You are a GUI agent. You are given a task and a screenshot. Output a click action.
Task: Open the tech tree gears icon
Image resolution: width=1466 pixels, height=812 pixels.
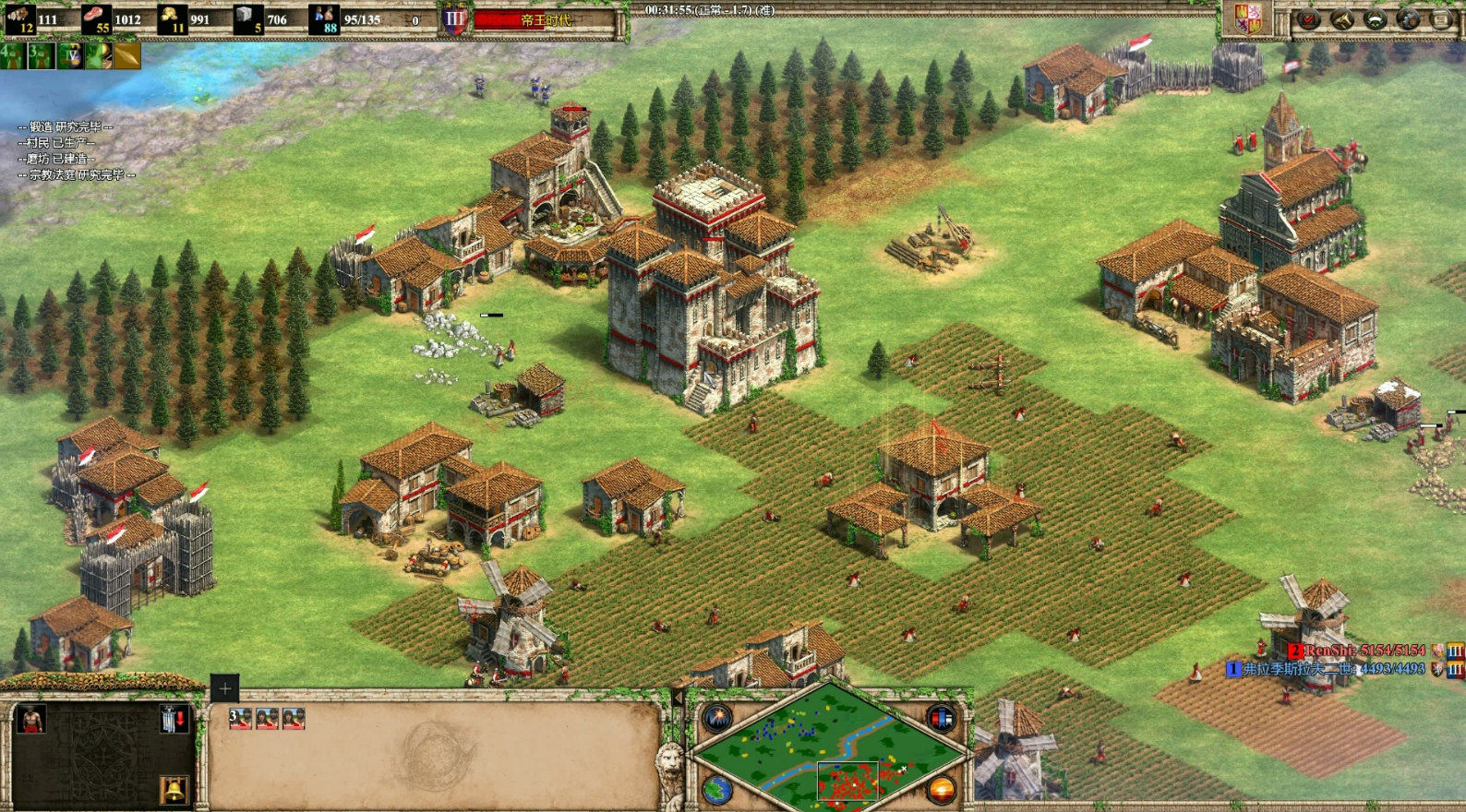pos(1408,19)
